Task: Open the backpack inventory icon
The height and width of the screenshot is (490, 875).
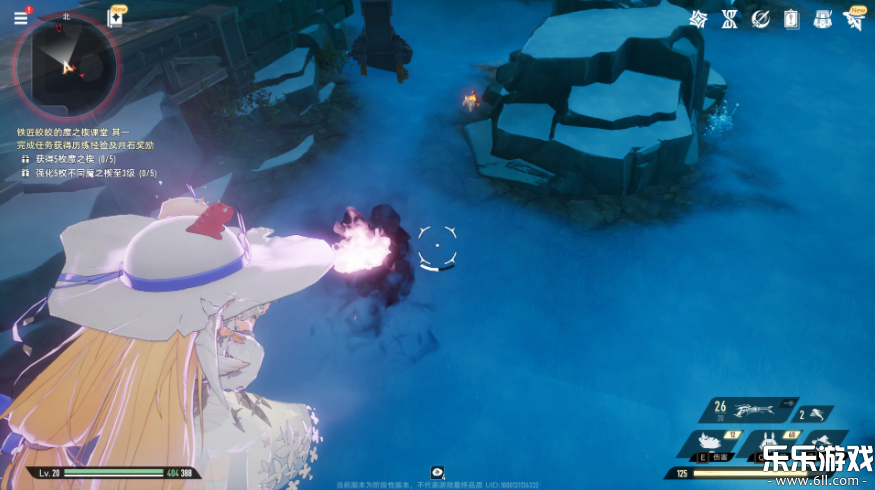Action: (x=822, y=18)
